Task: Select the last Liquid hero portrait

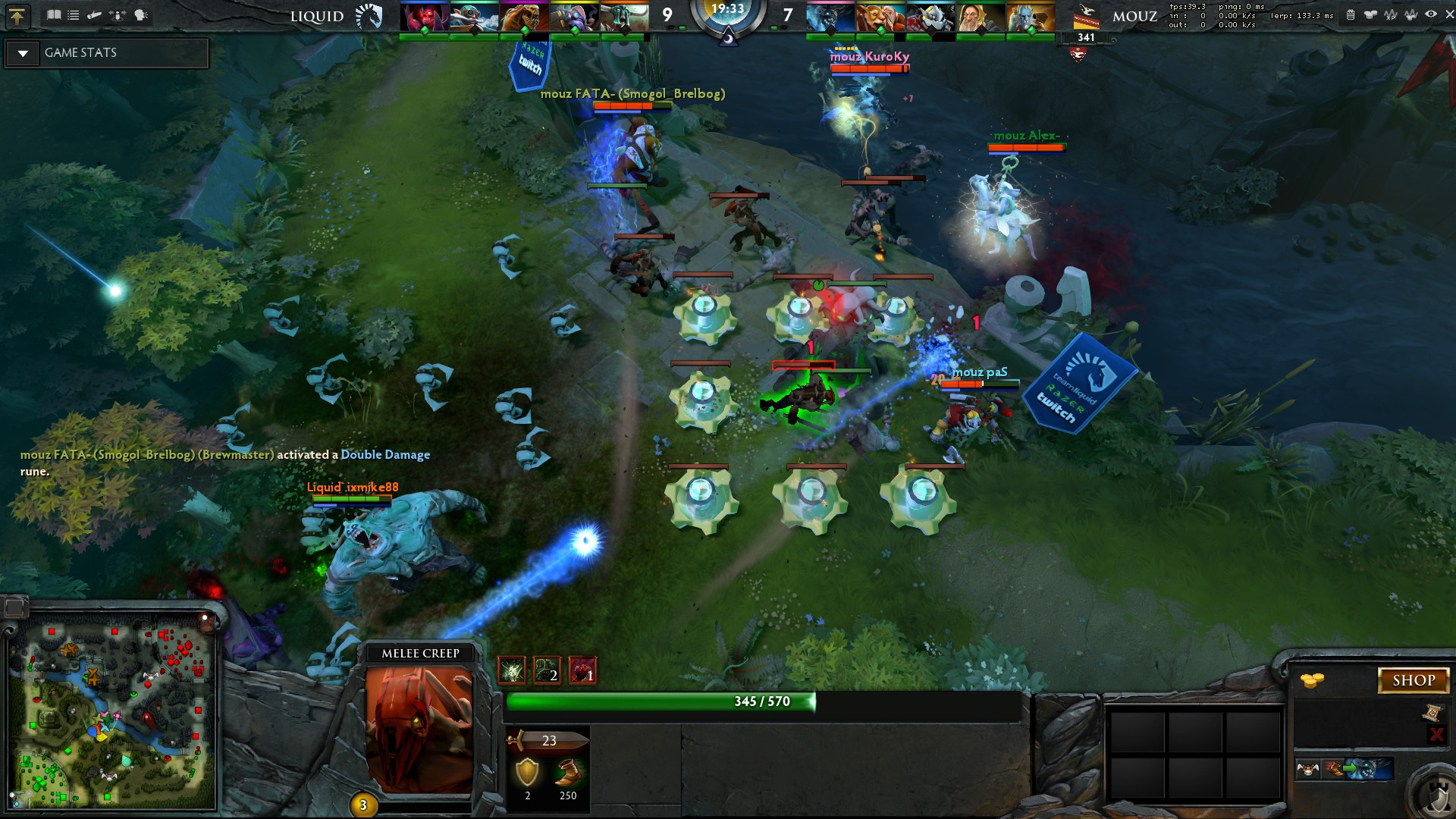Action: (624, 17)
